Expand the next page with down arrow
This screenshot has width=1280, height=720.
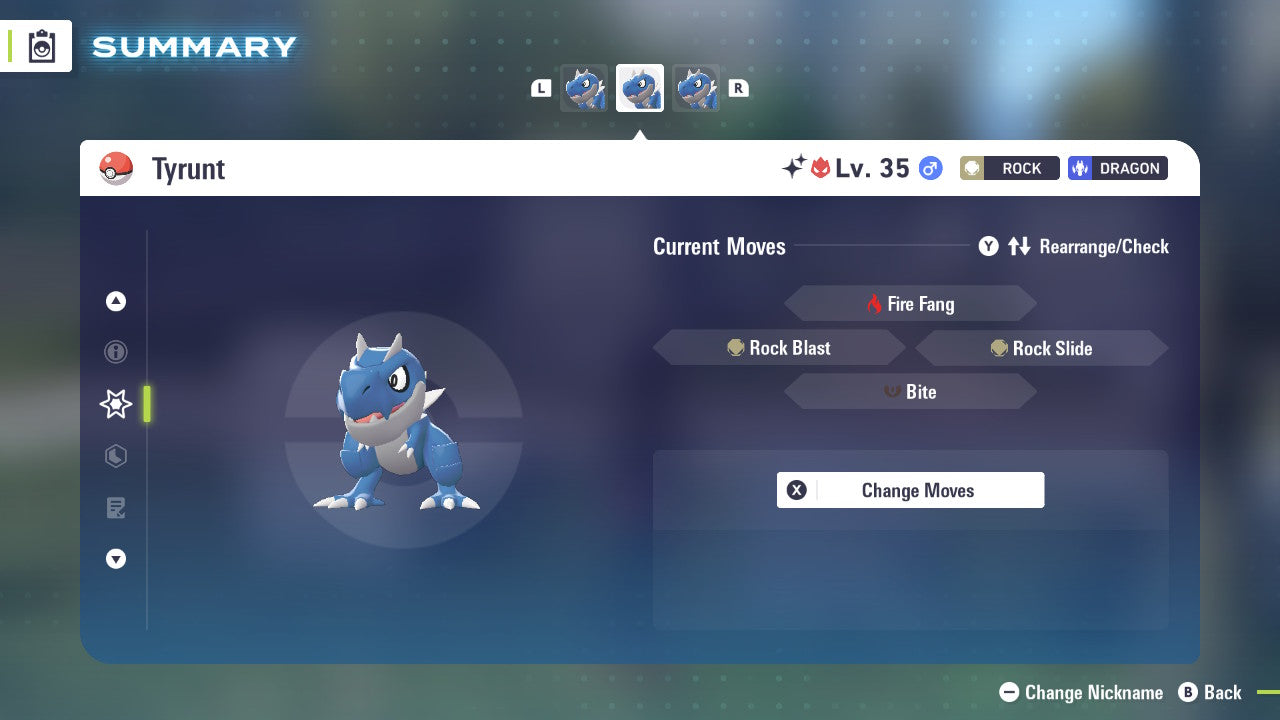point(115,559)
